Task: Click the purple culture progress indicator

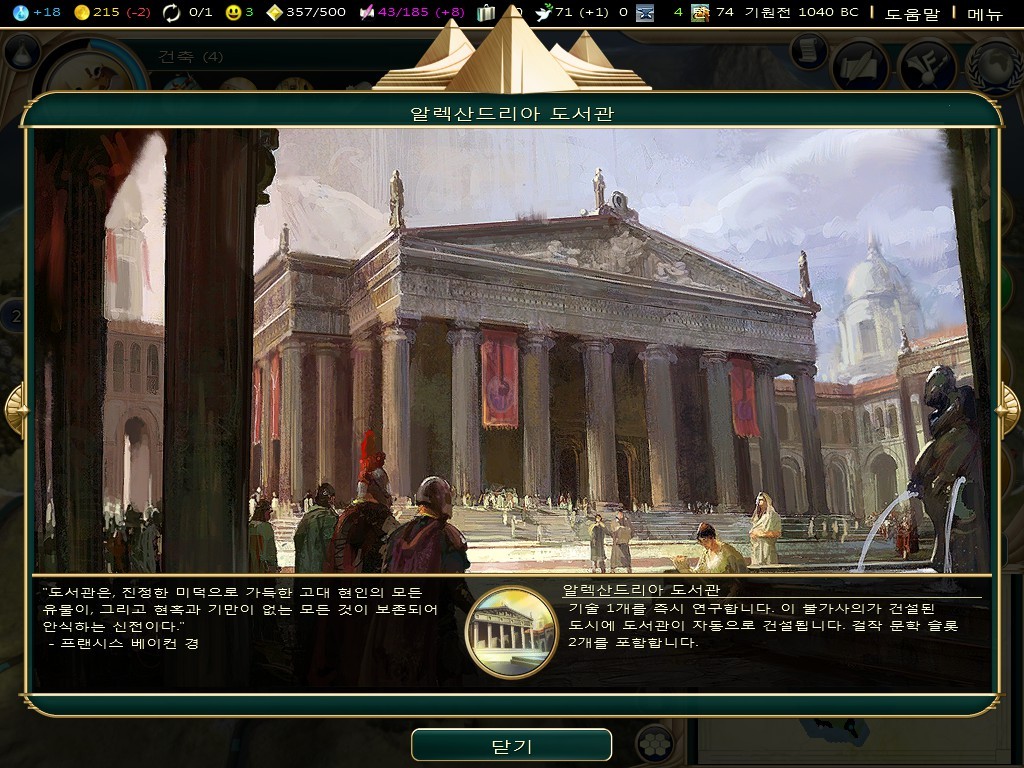Action: 367,12
